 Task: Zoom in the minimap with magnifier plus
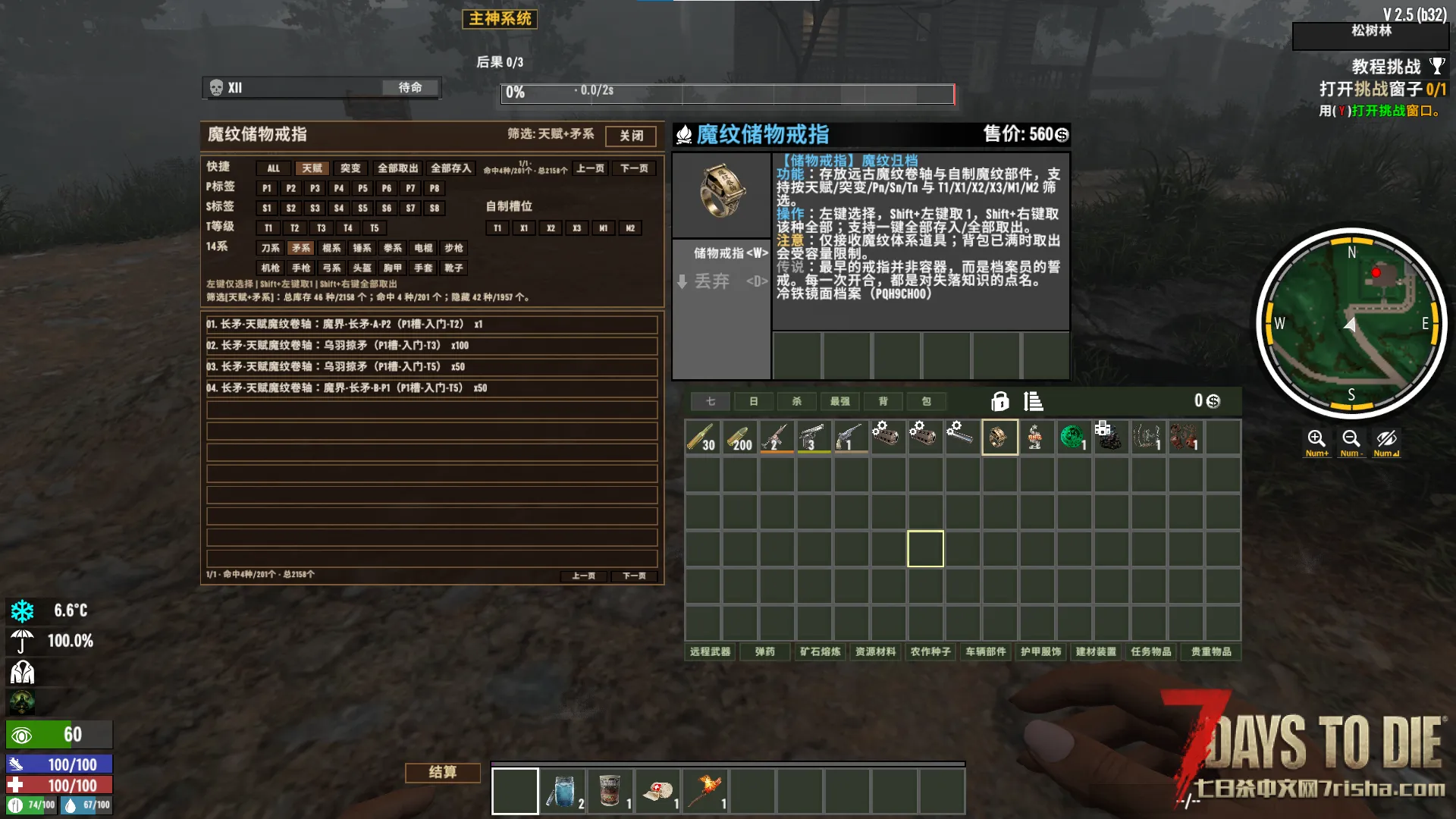pos(1316,440)
